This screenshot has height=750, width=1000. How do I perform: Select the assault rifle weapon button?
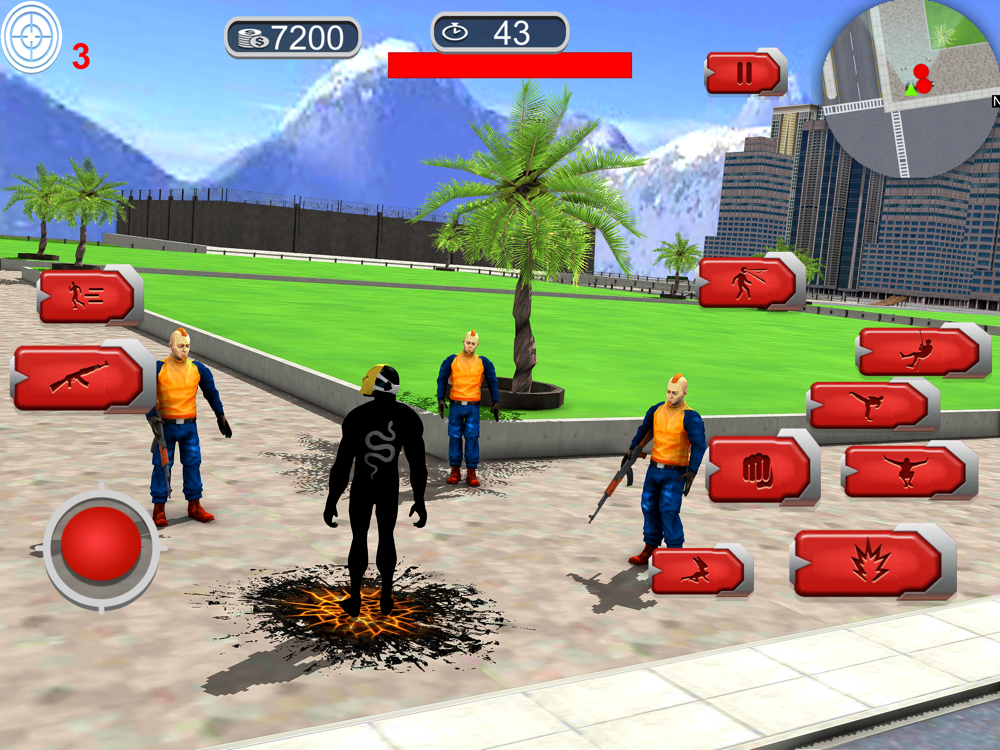80,378
